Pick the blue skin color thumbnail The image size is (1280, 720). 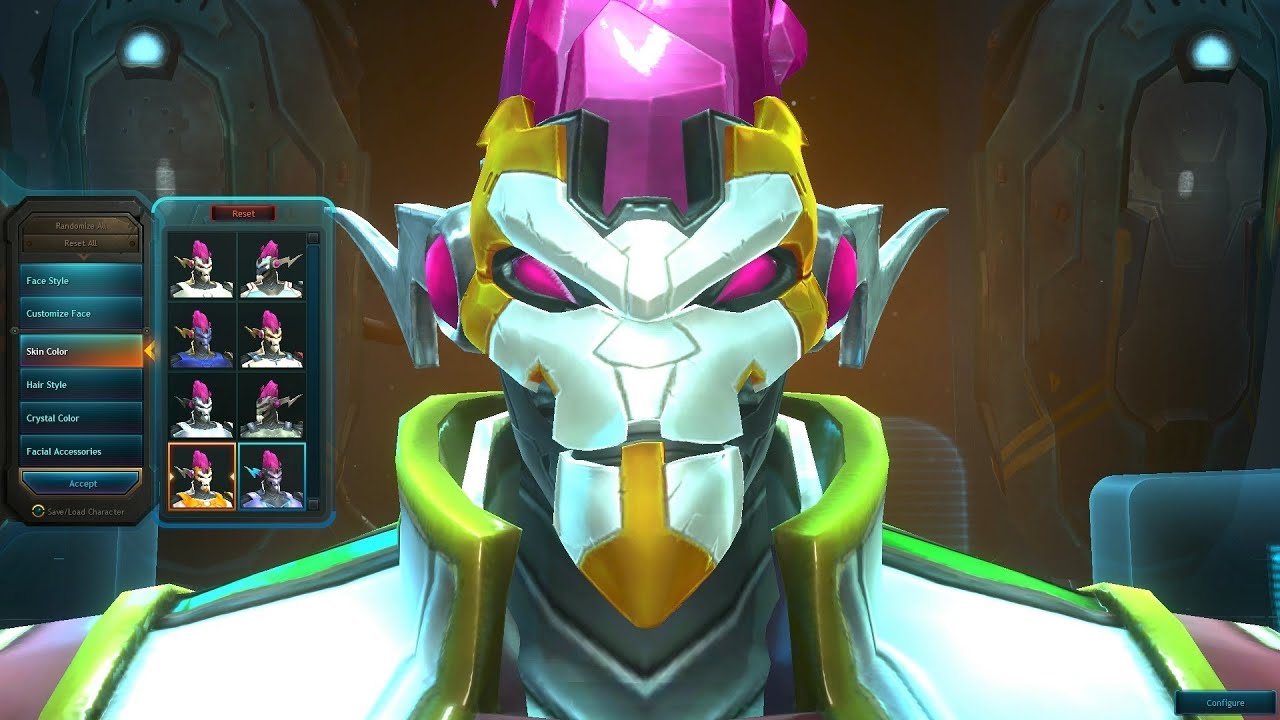pyautogui.click(x=202, y=336)
